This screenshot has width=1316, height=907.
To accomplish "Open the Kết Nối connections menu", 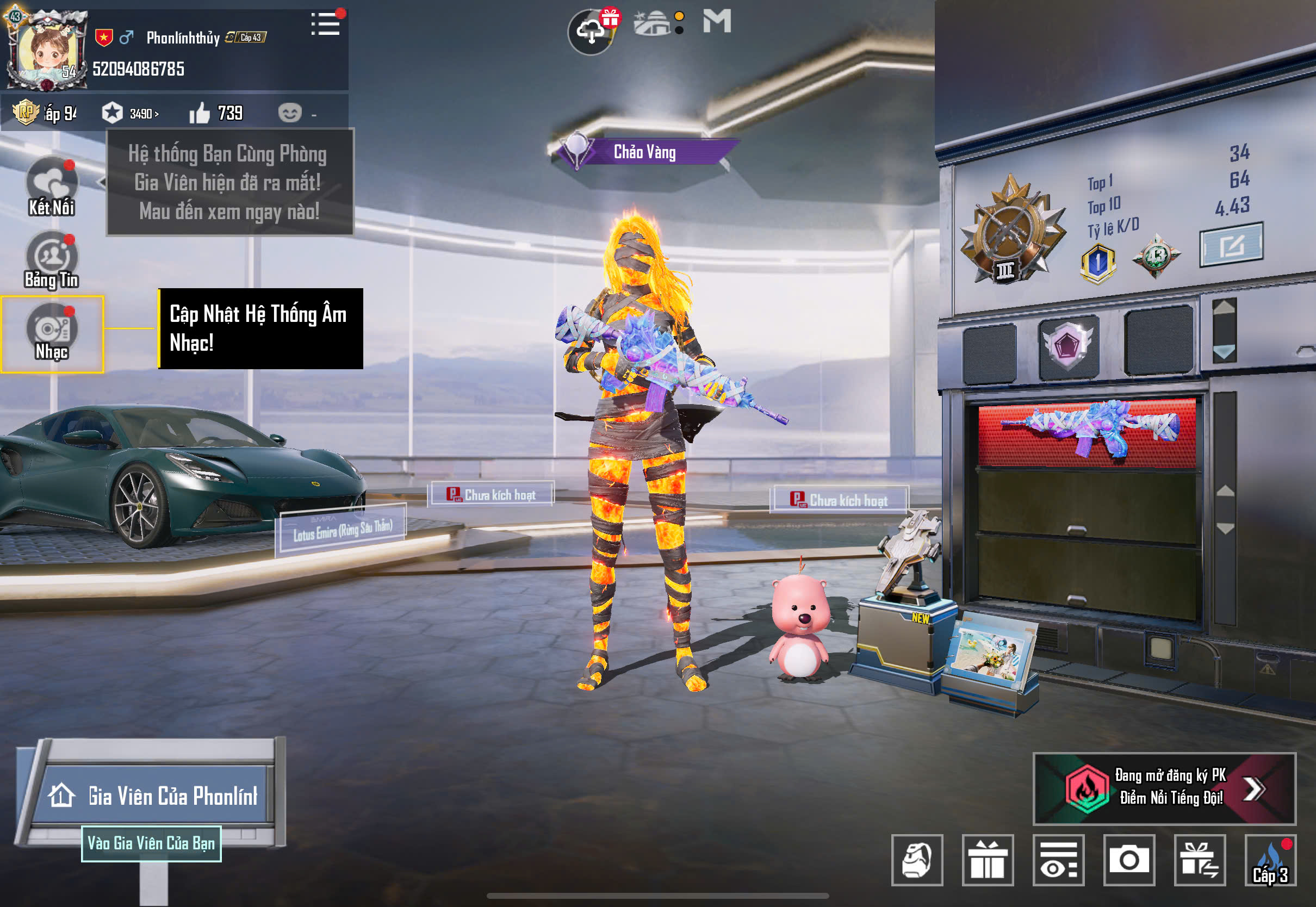I will click(52, 187).
